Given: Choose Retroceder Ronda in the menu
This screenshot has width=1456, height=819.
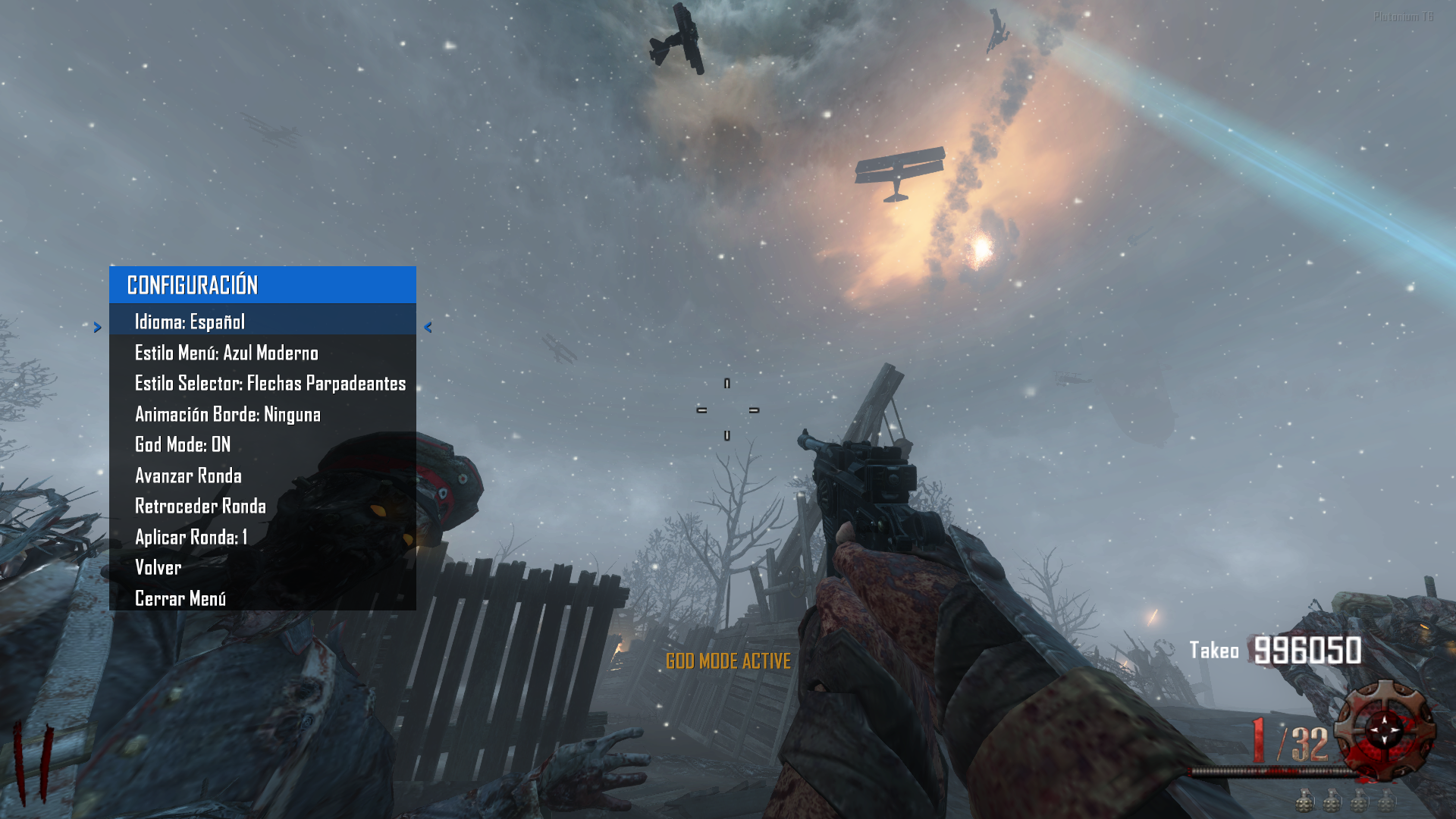Looking at the screenshot, I should click(200, 507).
